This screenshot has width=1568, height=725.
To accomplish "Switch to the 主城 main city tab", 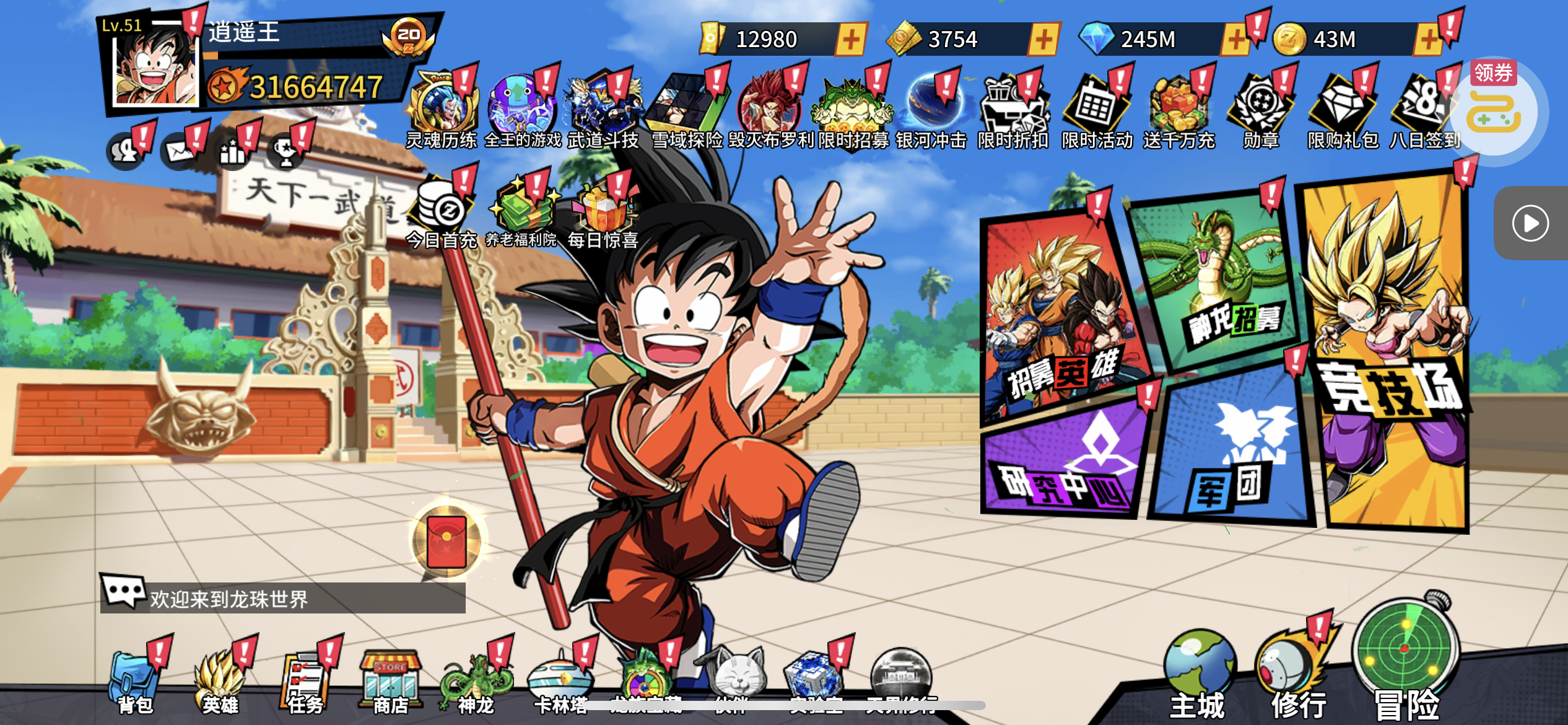I will (x=1198, y=675).
